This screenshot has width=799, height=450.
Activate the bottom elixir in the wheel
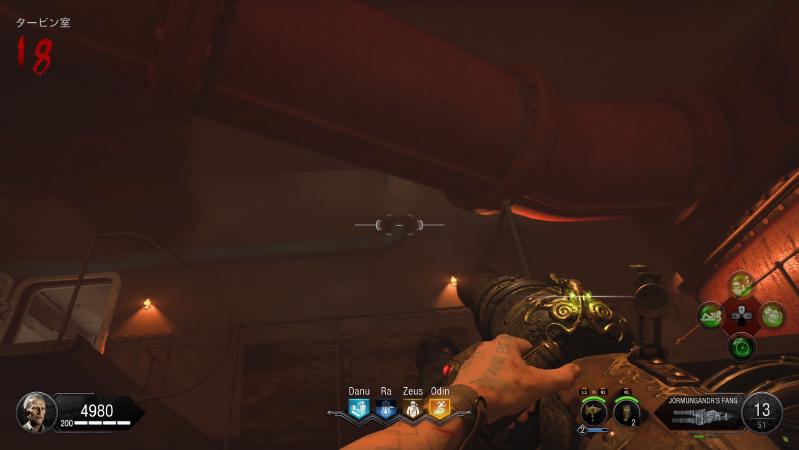click(x=741, y=347)
